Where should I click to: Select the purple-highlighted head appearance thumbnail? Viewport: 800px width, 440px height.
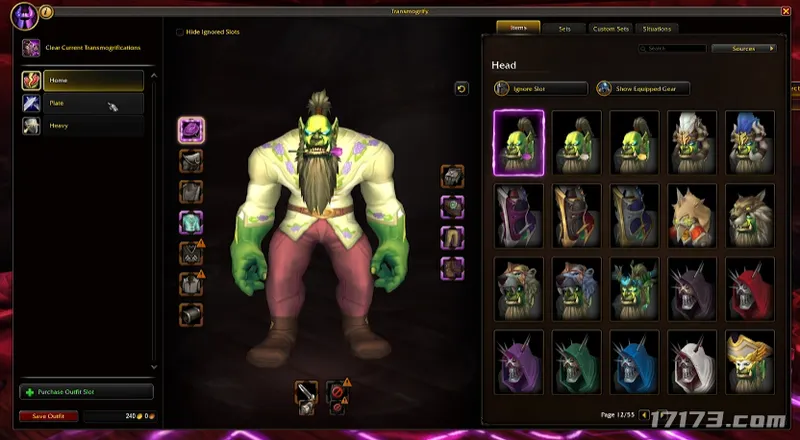519,142
